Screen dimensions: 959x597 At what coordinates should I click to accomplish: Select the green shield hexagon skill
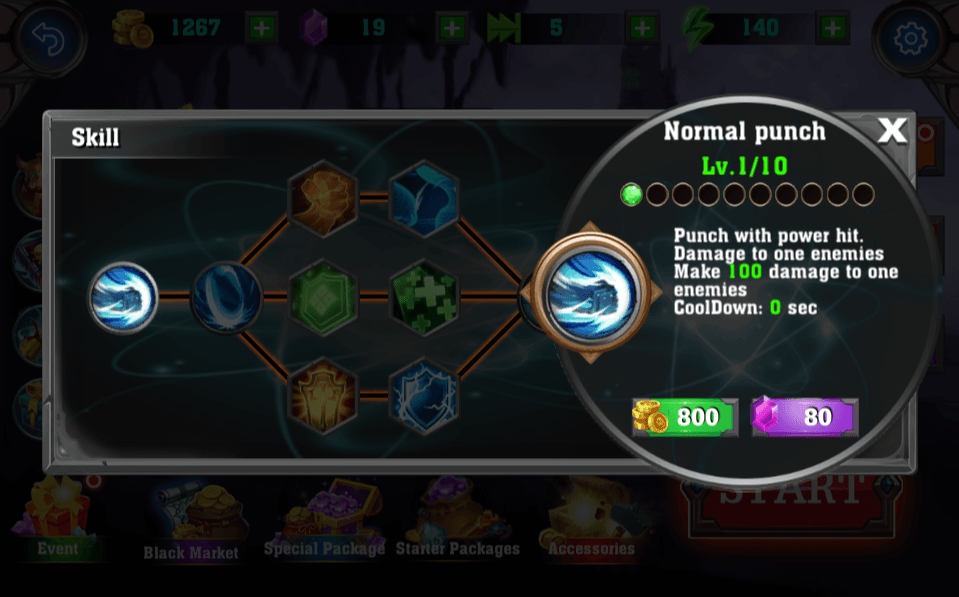click(323, 297)
